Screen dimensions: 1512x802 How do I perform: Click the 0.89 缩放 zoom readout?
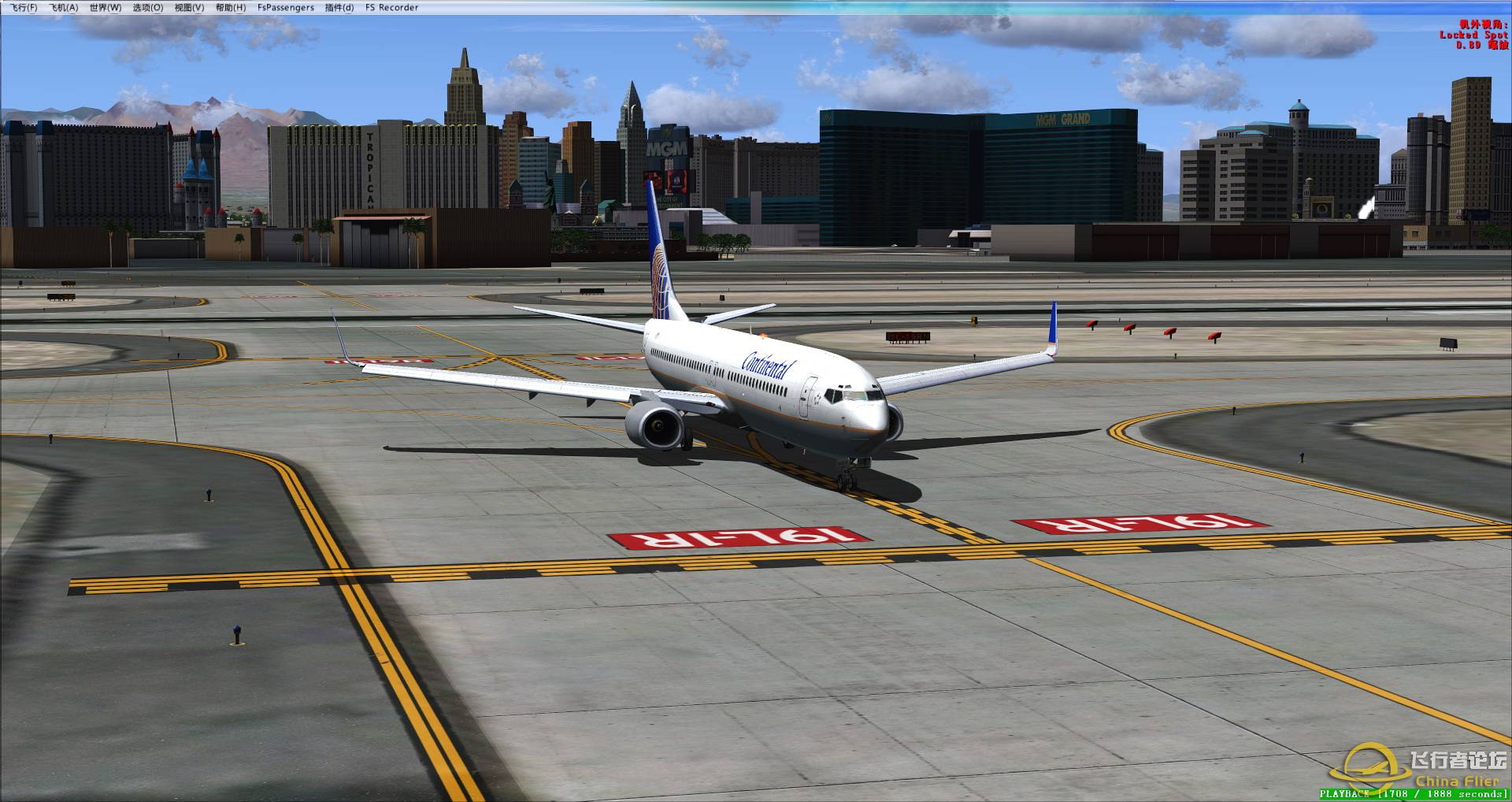[x=1466, y=43]
